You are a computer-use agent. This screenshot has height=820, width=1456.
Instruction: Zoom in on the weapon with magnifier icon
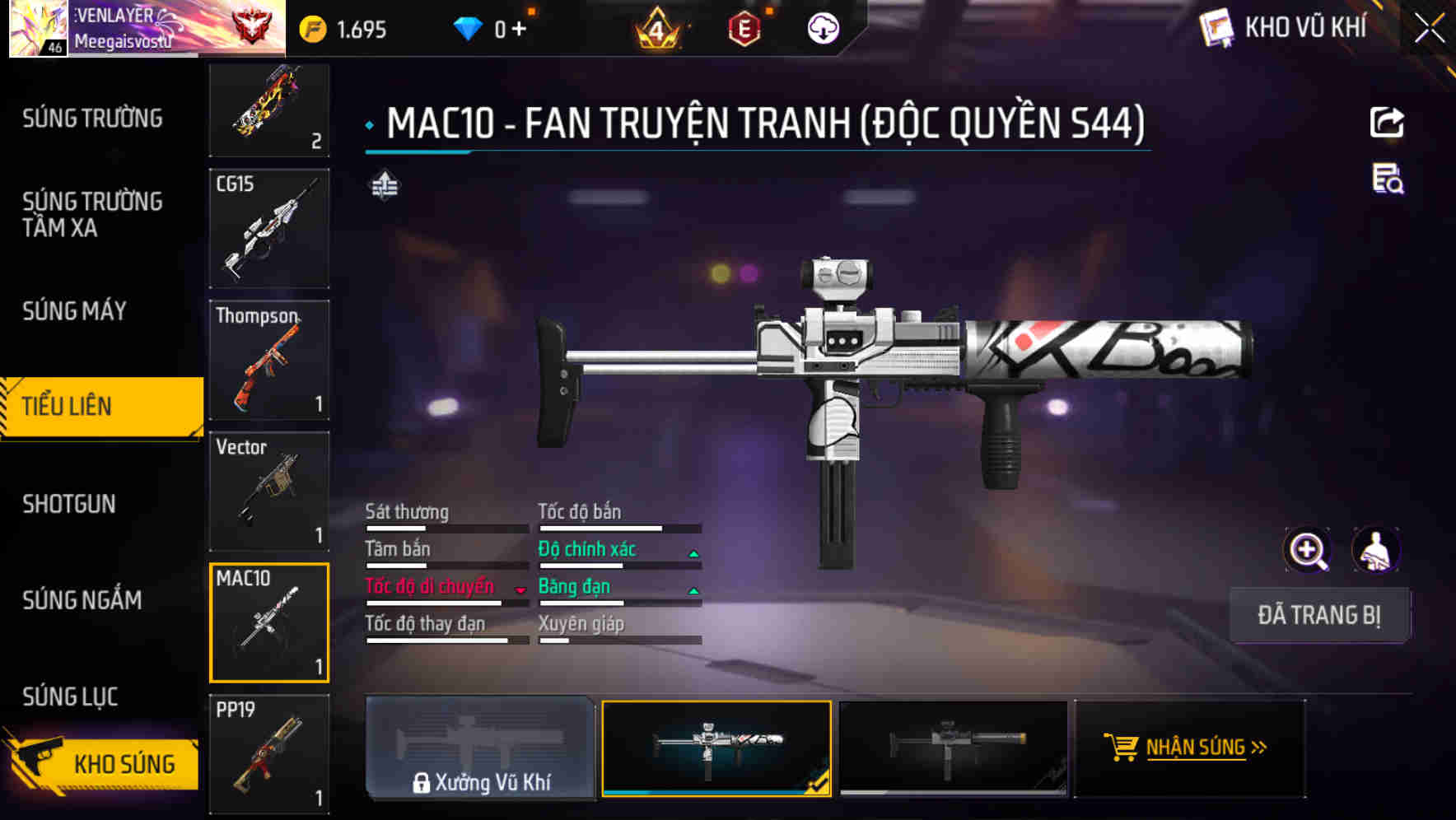1307,550
